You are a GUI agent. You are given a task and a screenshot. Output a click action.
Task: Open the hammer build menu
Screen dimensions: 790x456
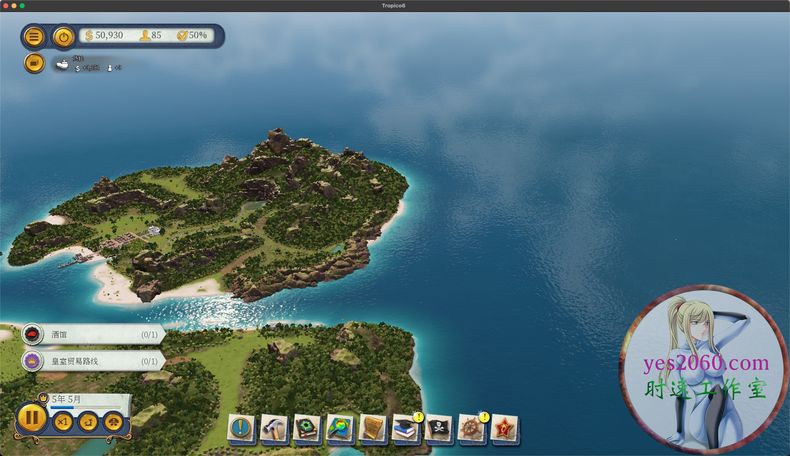point(275,428)
